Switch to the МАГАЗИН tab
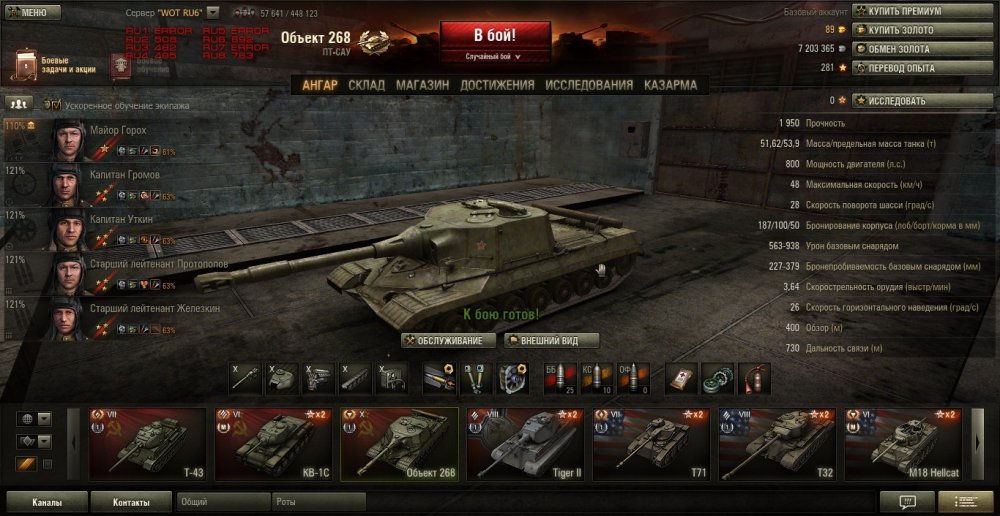The width and height of the screenshot is (1000, 516). [422, 85]
